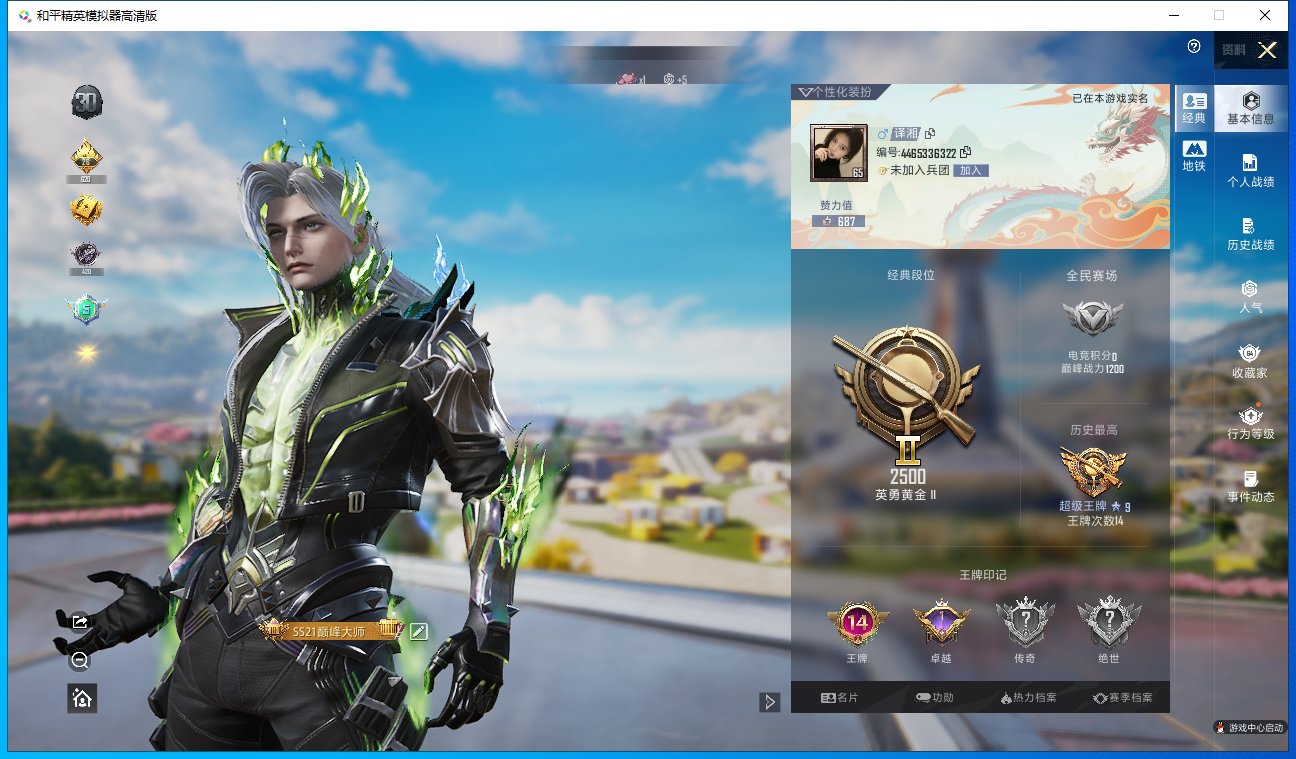The image size is (1296, 759).
Task: Click the share arrow icon
Action: 81,622
